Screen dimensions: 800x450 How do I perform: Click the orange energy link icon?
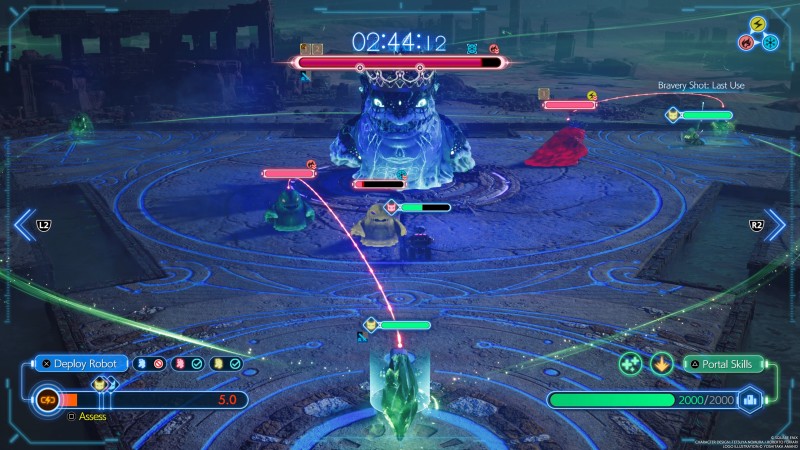[x=46, y=400]
